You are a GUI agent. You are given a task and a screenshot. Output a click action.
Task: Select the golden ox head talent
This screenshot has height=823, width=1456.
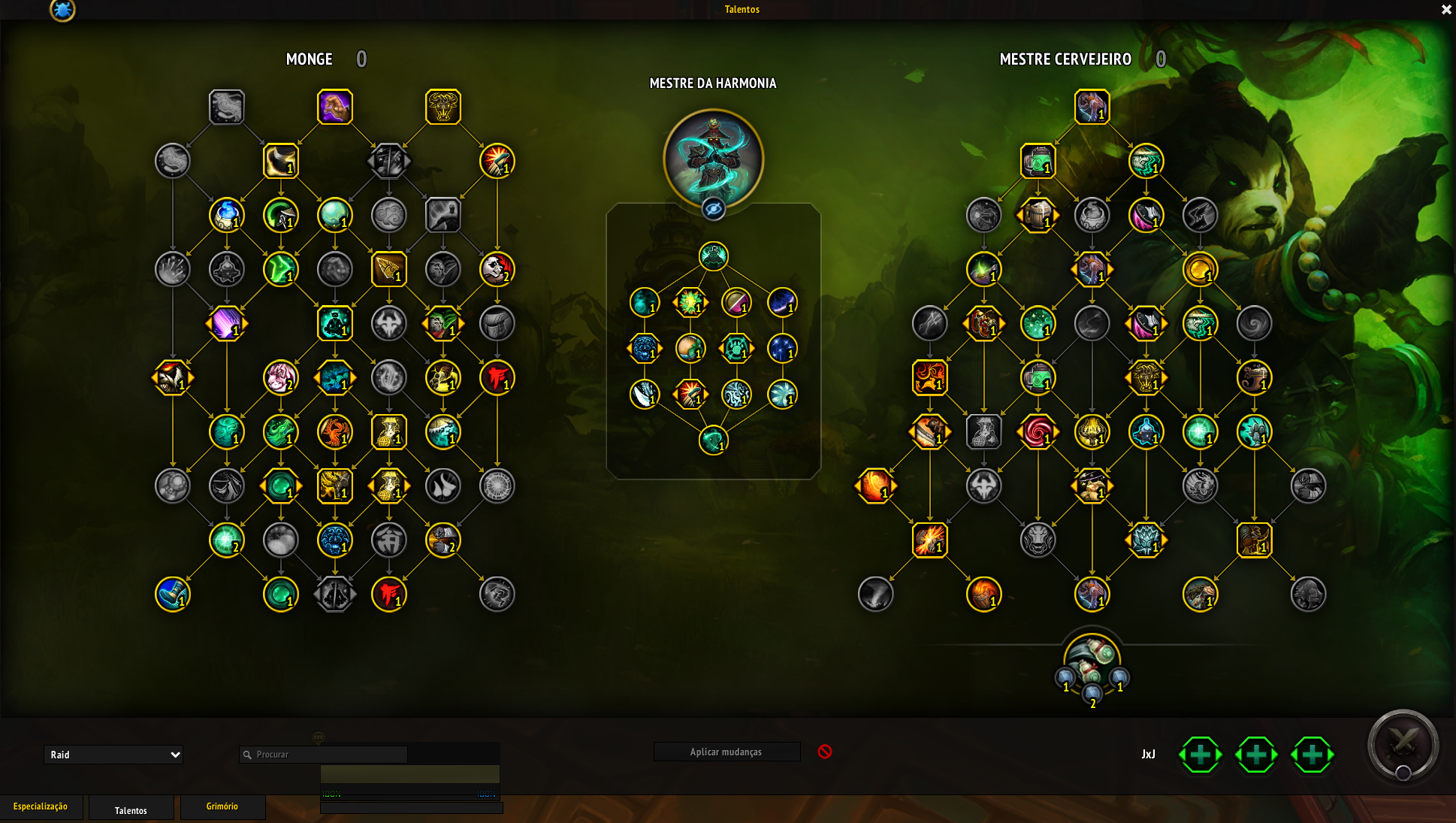click(443, 107)
